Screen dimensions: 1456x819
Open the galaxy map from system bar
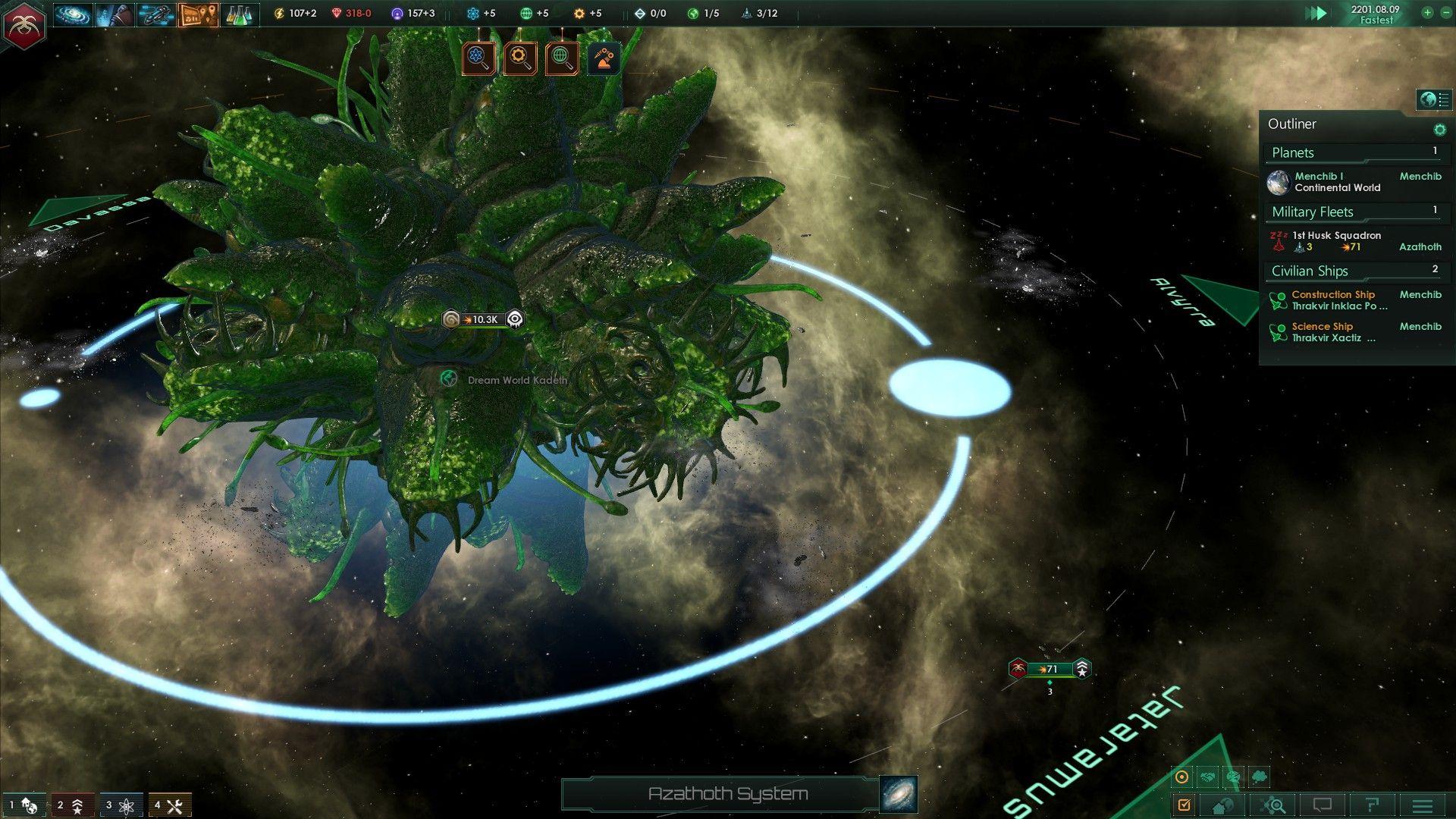[899, 794]
